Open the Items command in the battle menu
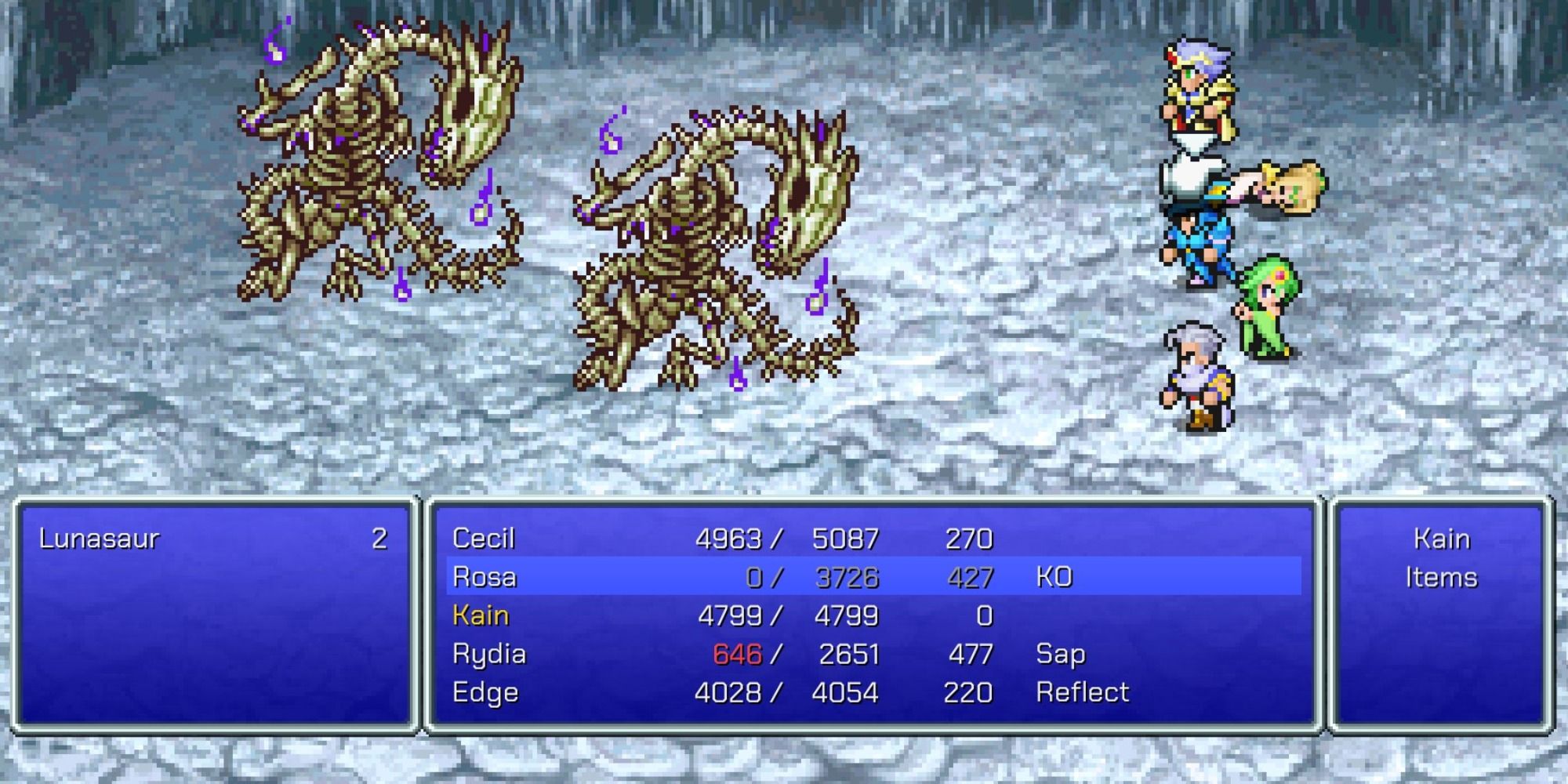 pos(1441,577)
